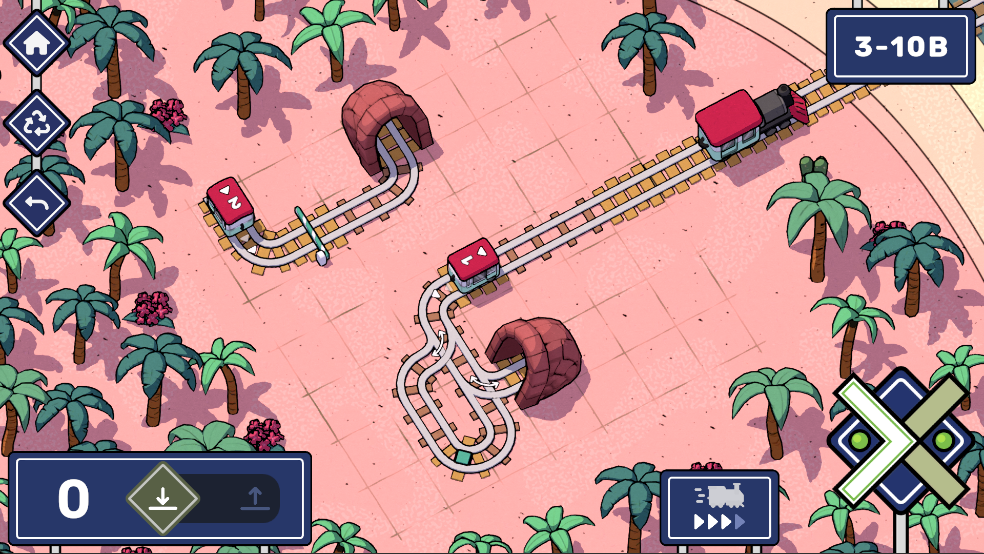
Task: Switch to the download arrow mode
Action: coord(163,498)
